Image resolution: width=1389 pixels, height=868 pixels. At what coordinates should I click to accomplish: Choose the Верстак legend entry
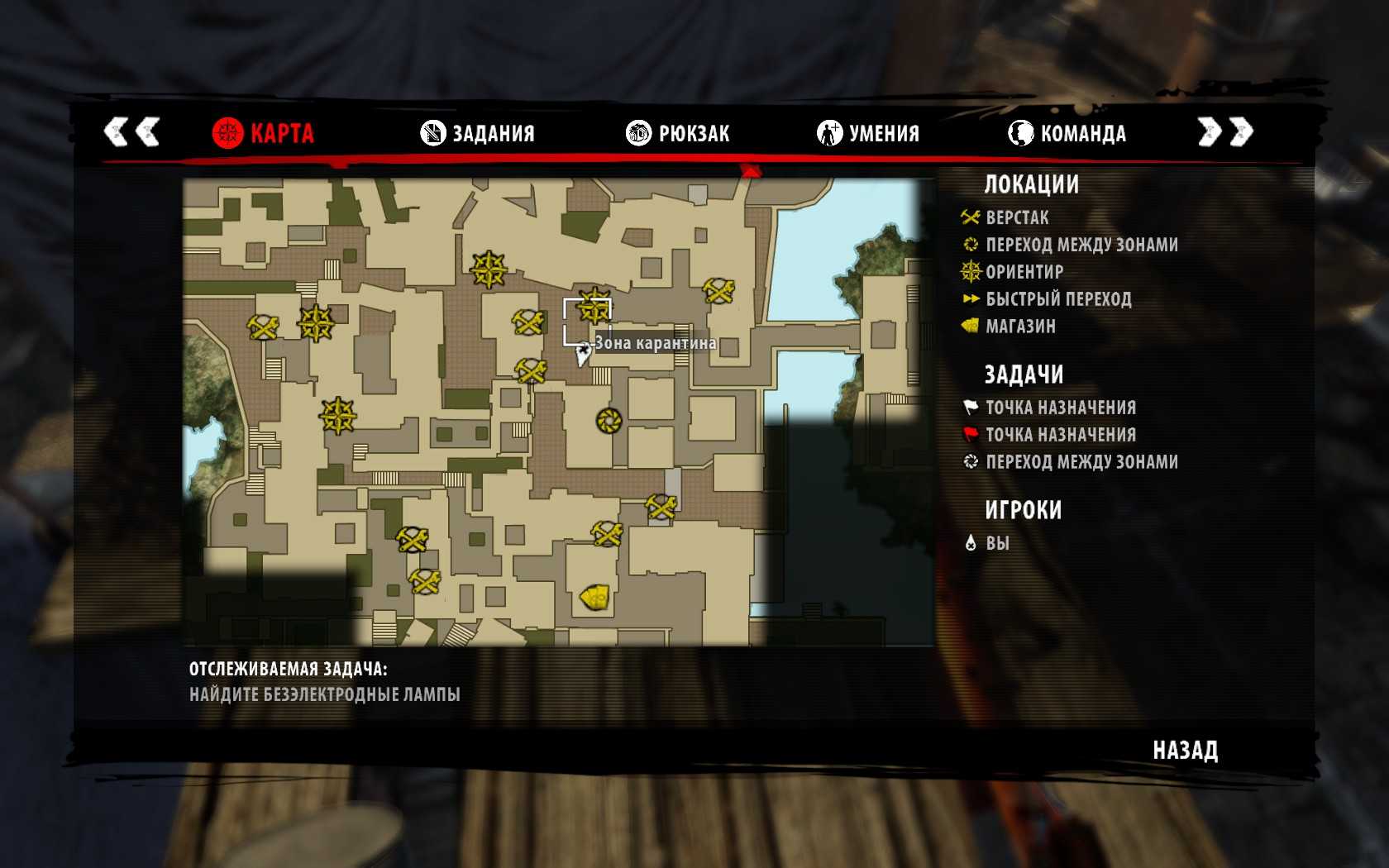click(1016, 218)
